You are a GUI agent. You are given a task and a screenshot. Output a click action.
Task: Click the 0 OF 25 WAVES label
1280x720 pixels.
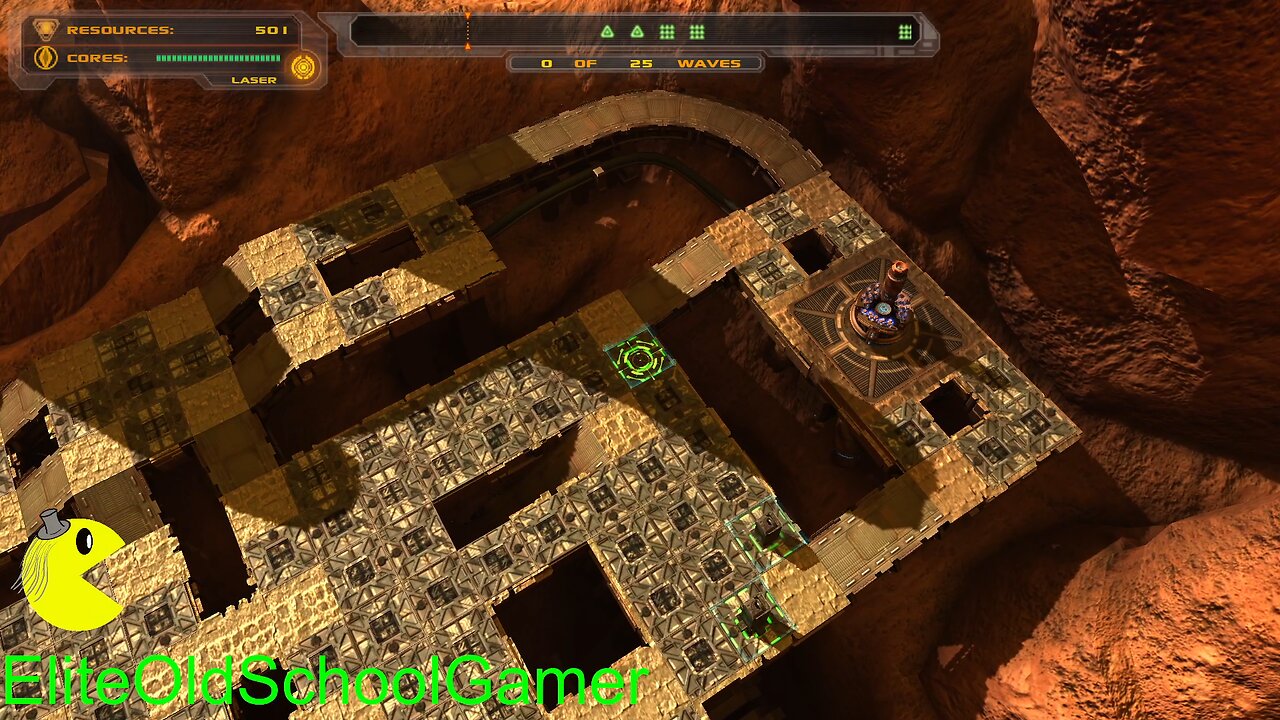635,62
